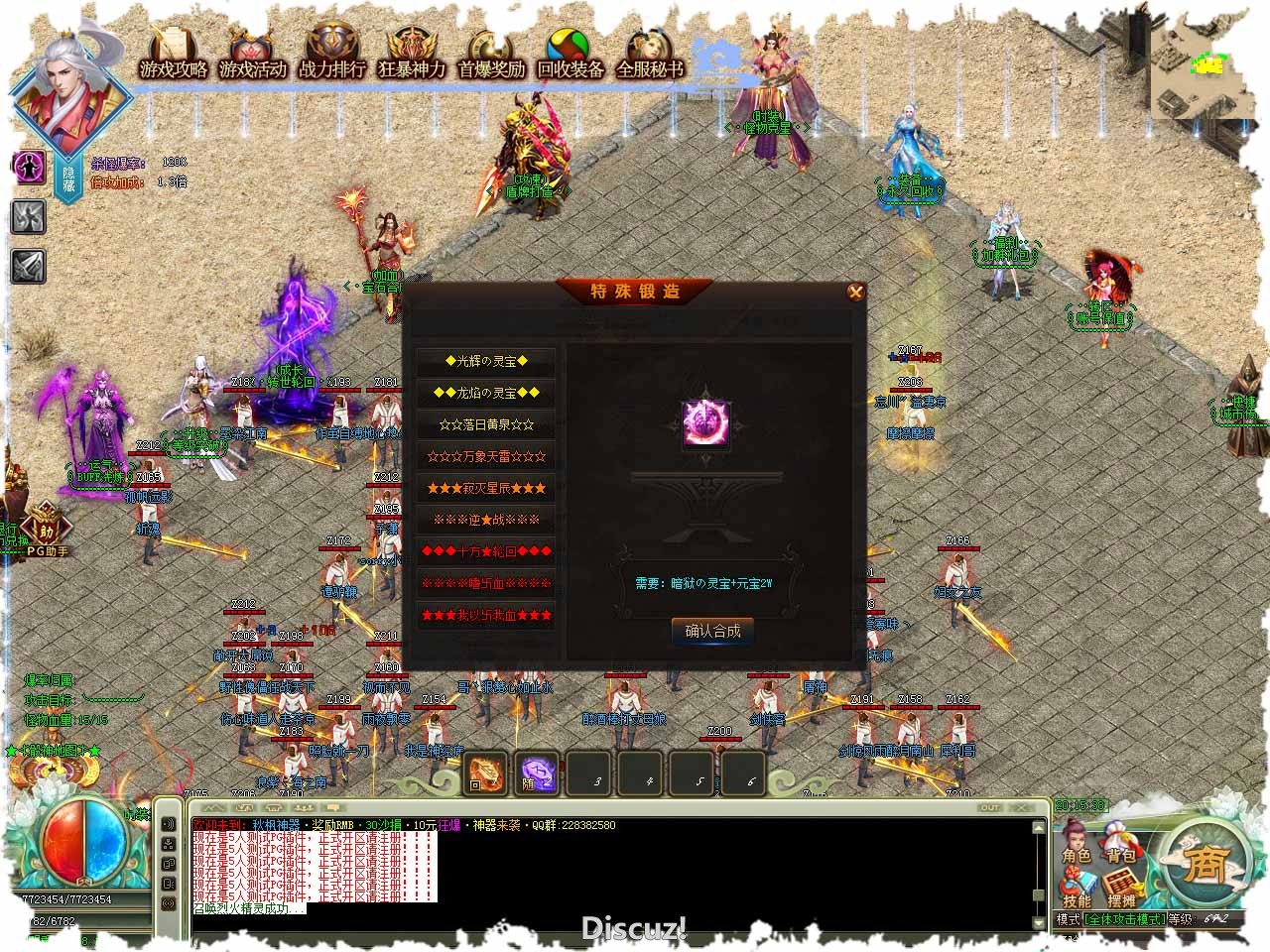Viewport: 1270px width, 952px height.
Task: Confirm synthesis with 确认合成 button
Action: pos(712,632)
